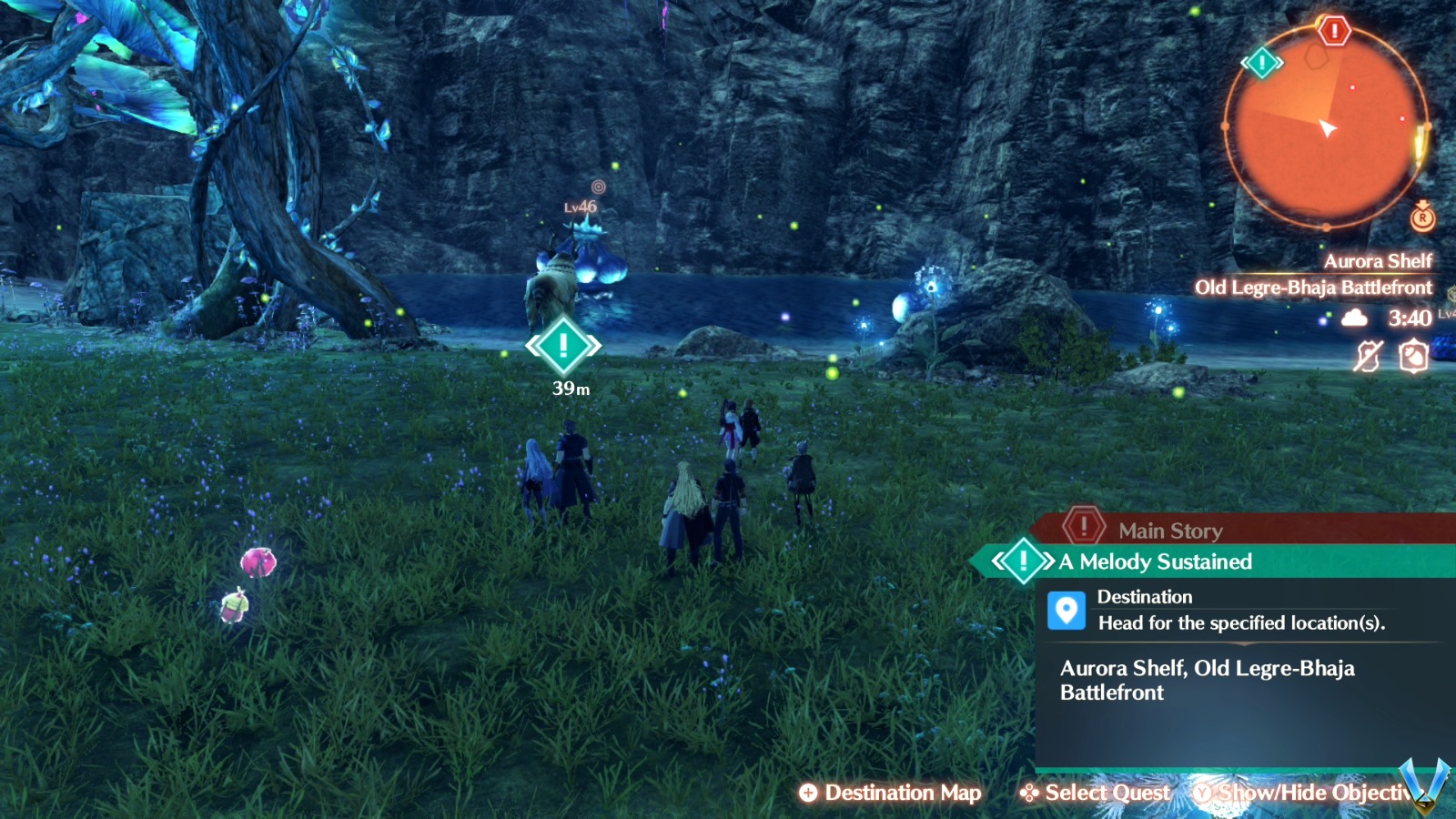This screenshot has width=1456, height=819.
Task: Toggle the green diamond waypoint marker labeled 39m
Action: [562, 346]
